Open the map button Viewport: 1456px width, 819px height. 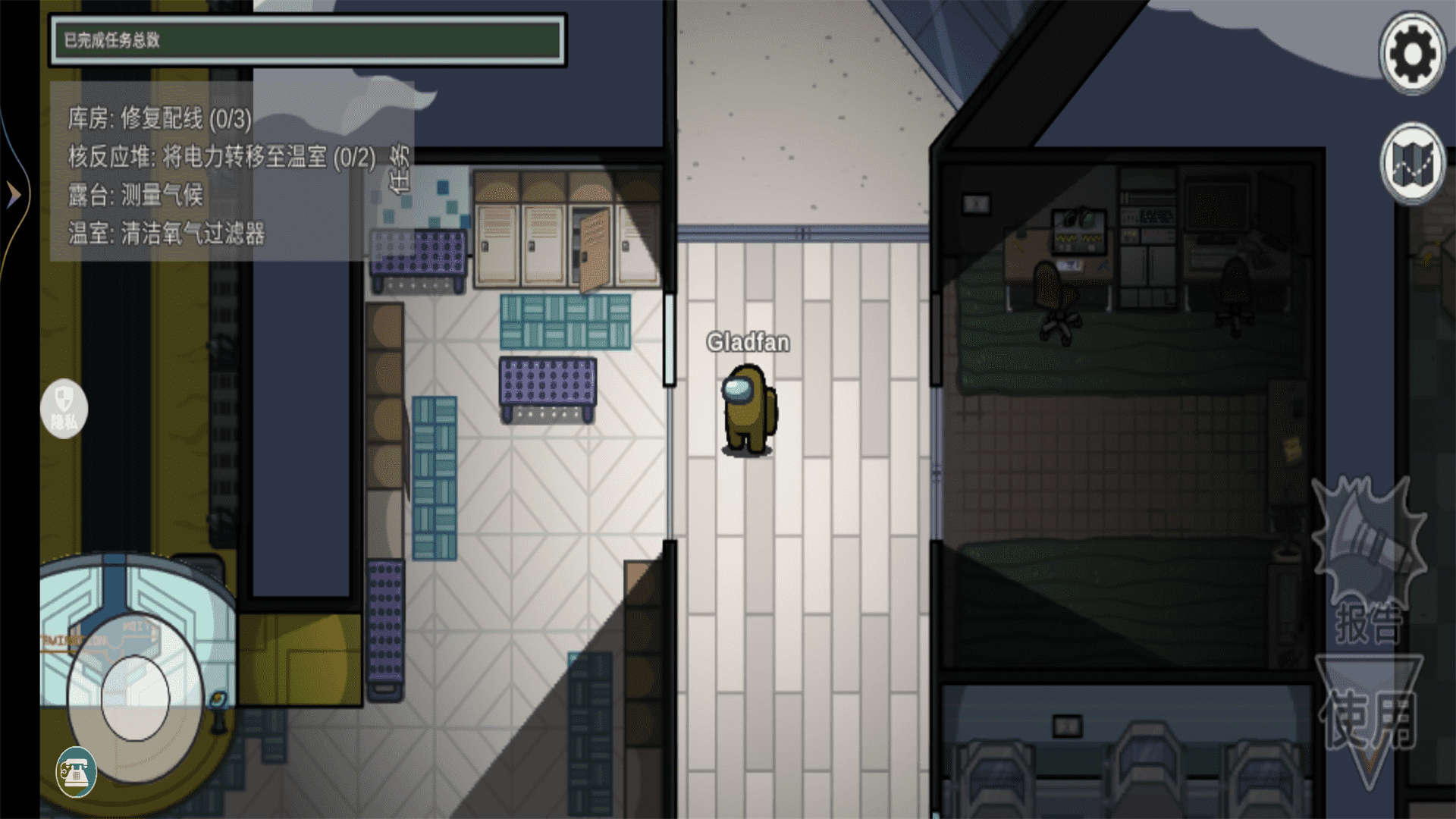click(1411, 163)
